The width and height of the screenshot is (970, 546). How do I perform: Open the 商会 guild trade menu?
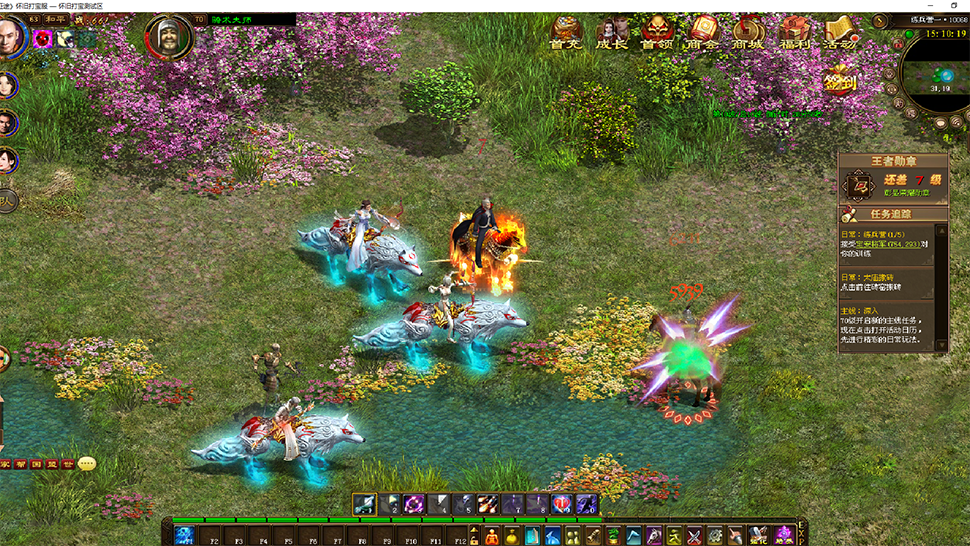click(703, 31)
